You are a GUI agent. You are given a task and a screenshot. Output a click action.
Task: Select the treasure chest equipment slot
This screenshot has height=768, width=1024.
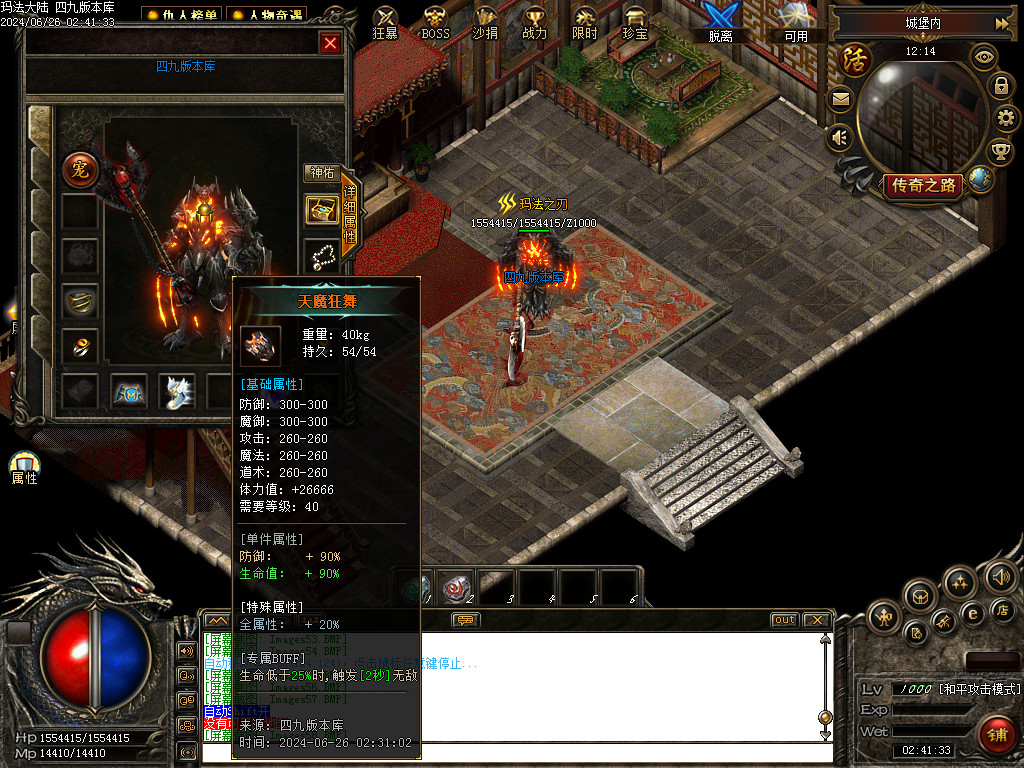(321, 210)
